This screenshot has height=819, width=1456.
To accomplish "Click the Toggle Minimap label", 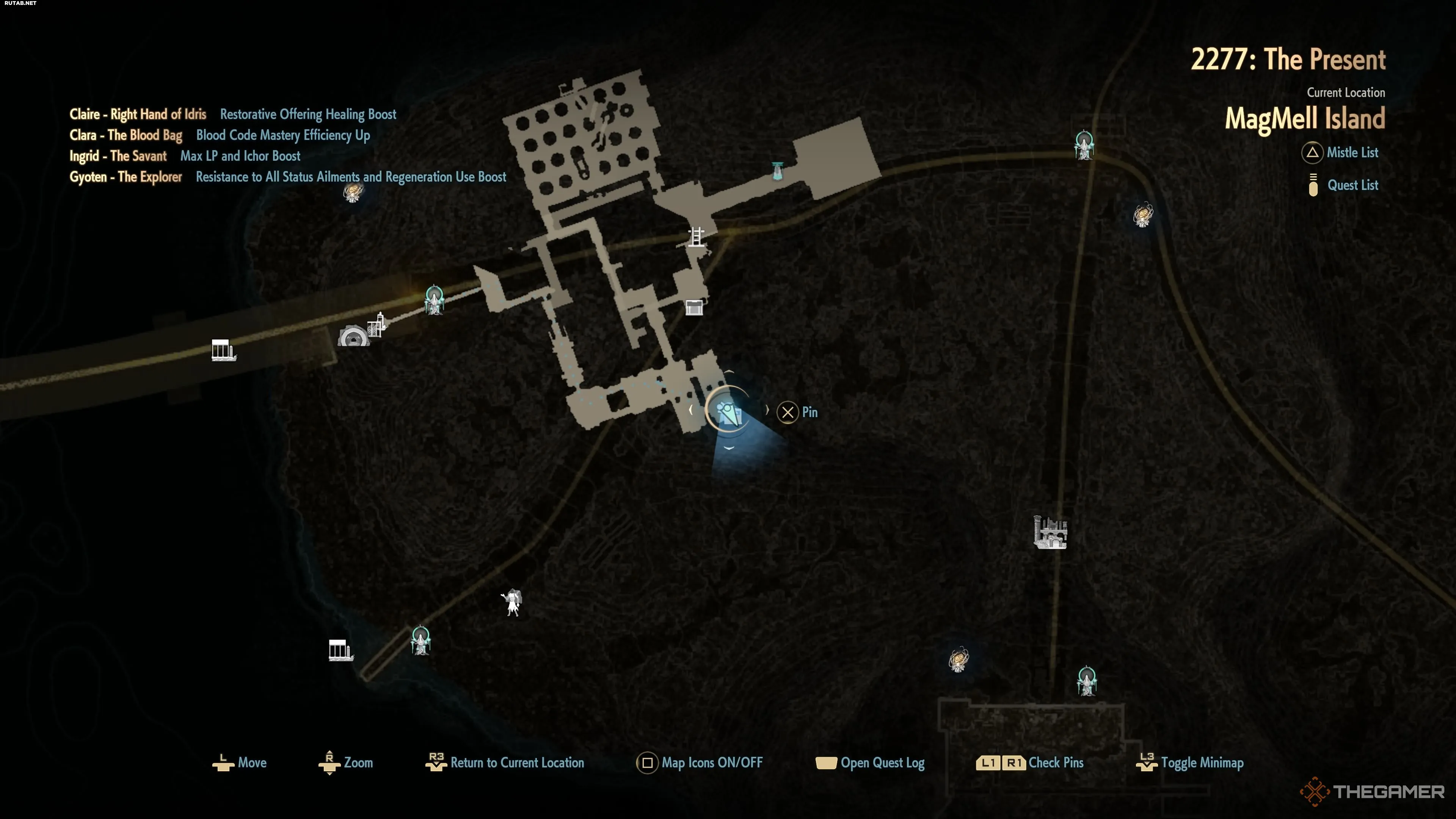I will [x=1202, y=763].
